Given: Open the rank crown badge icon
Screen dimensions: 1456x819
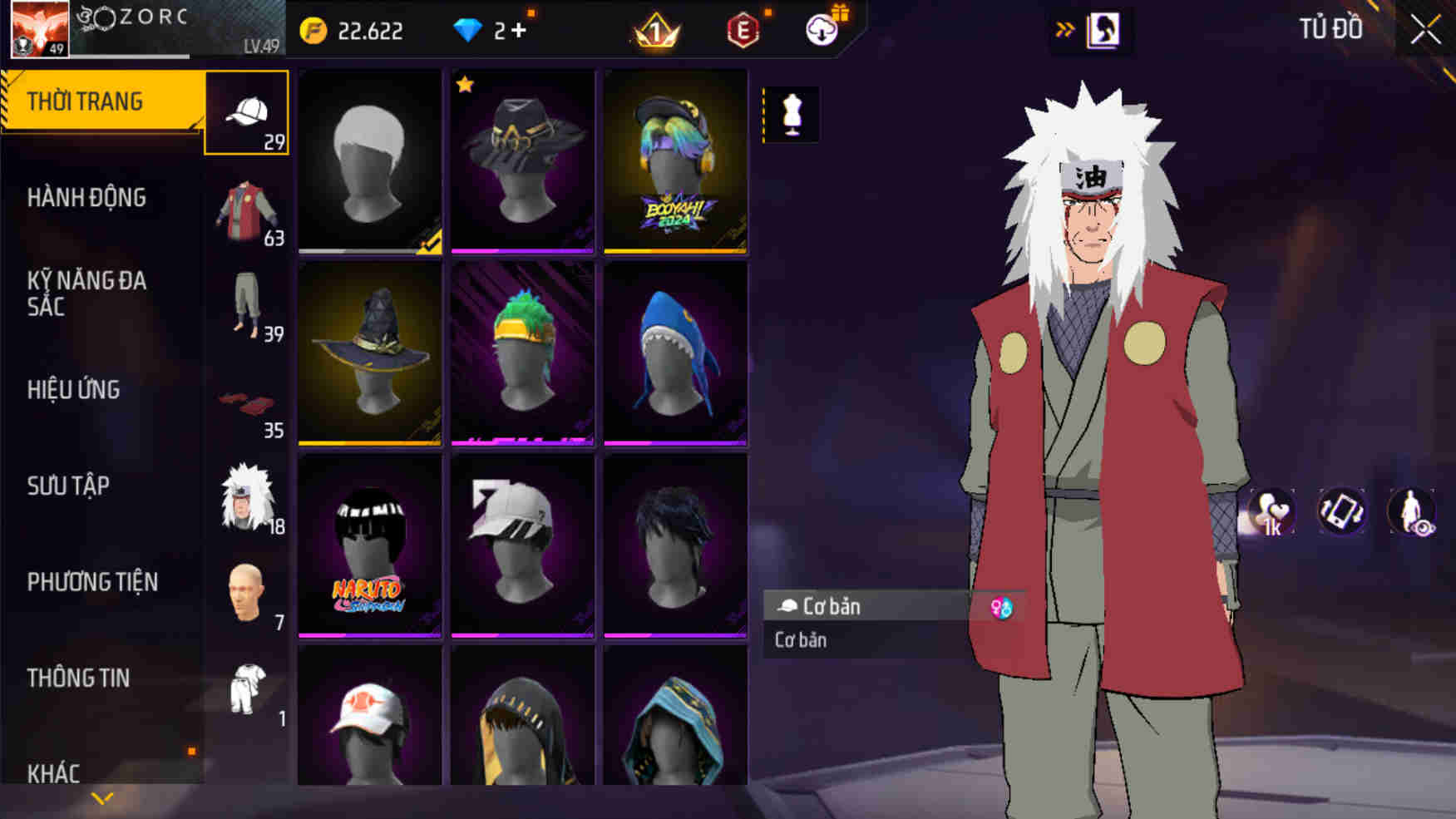Looking at the screenshot, I should 657,32.
